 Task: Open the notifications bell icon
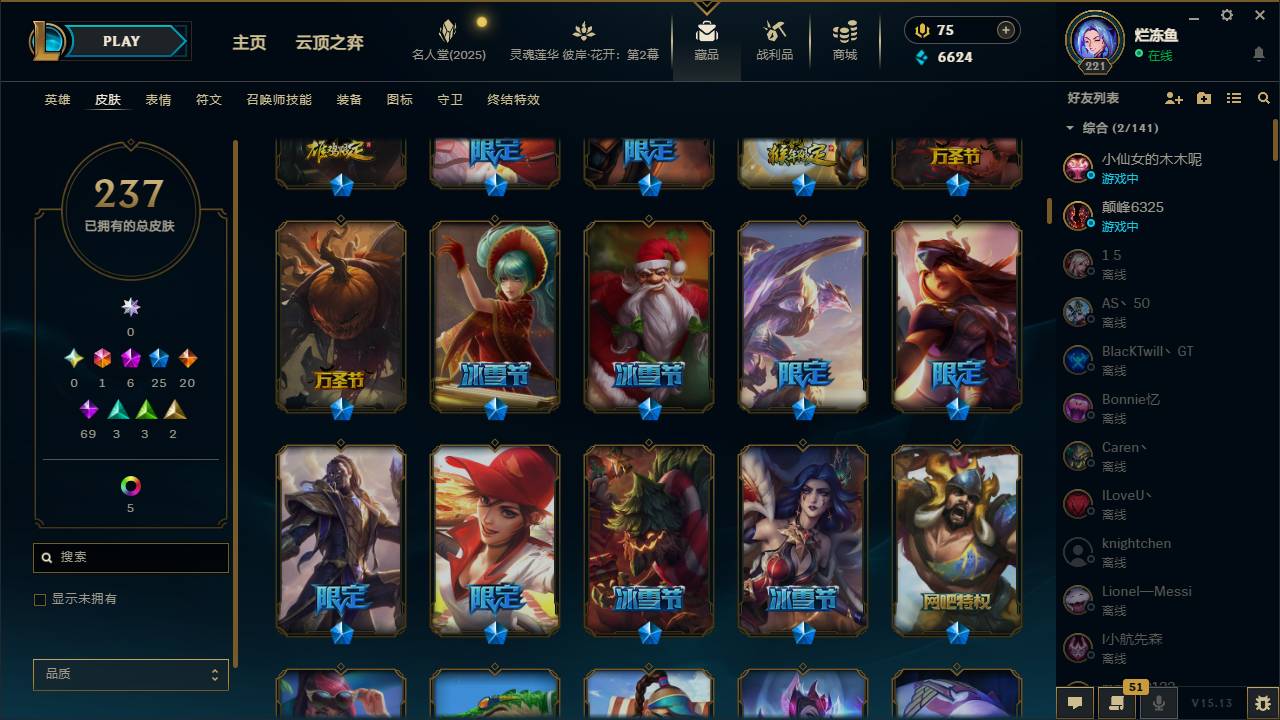click(1258, 52)
